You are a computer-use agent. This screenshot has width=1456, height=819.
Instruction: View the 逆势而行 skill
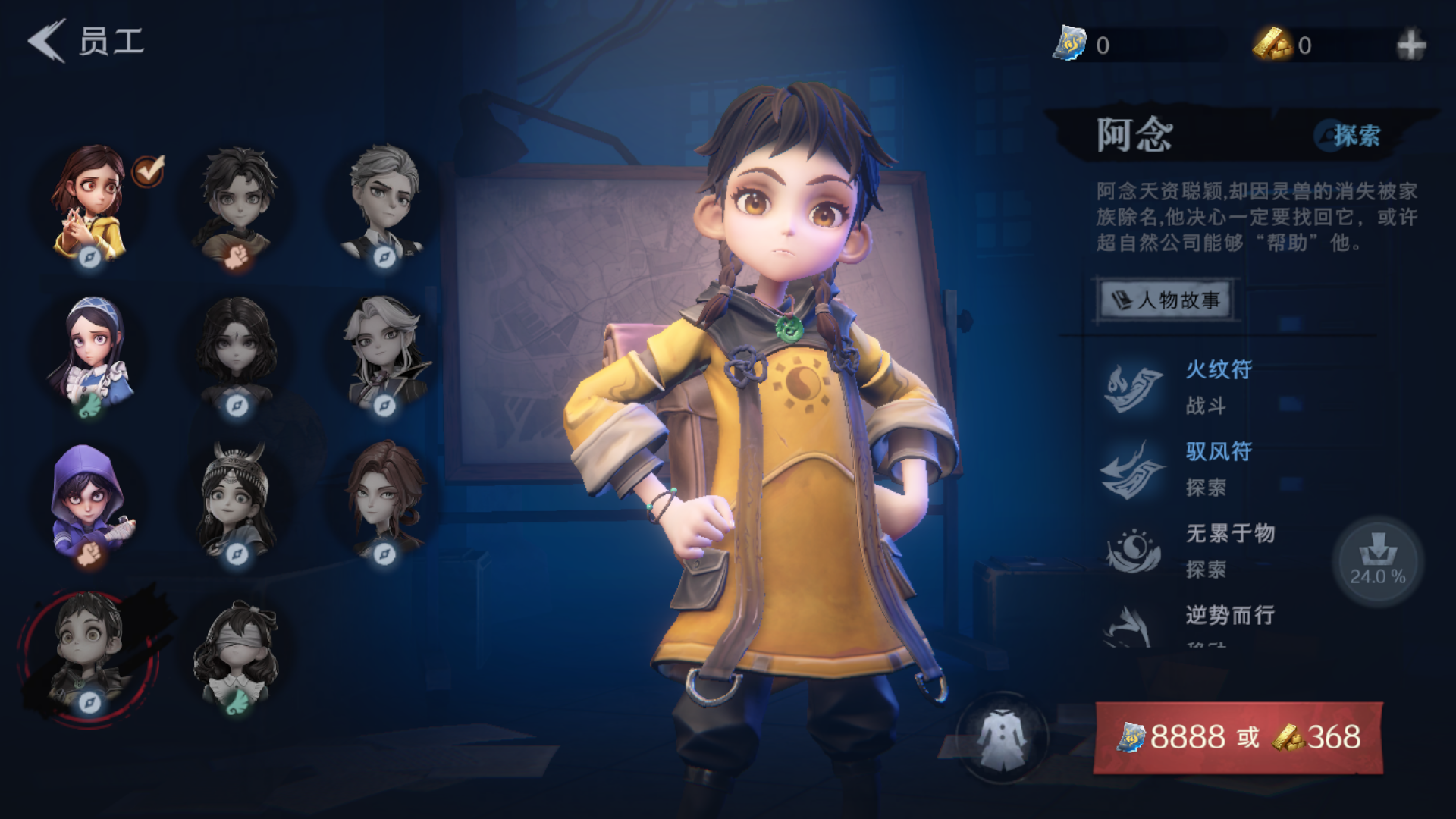tap(1228, 620)
